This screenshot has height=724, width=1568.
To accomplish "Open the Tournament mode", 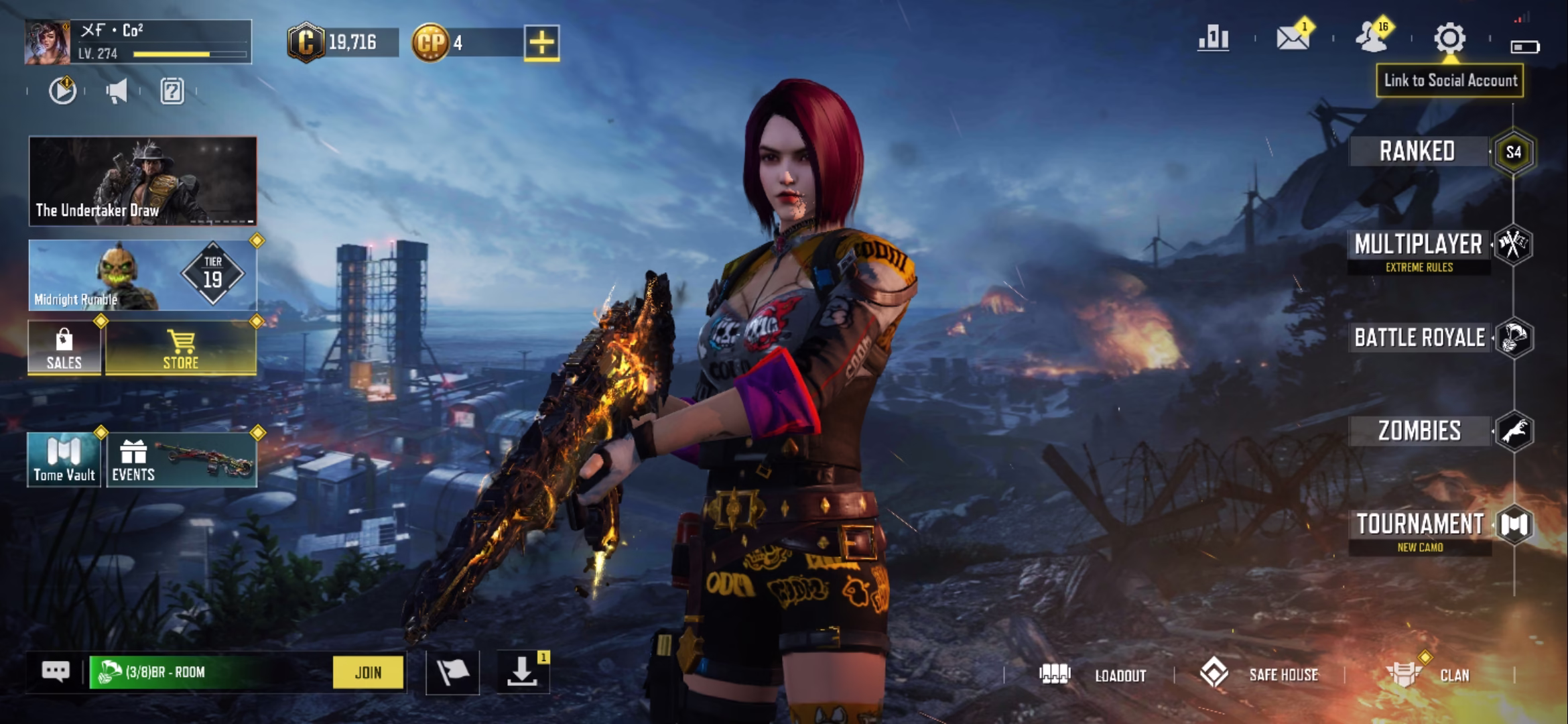I will 1420,525.
